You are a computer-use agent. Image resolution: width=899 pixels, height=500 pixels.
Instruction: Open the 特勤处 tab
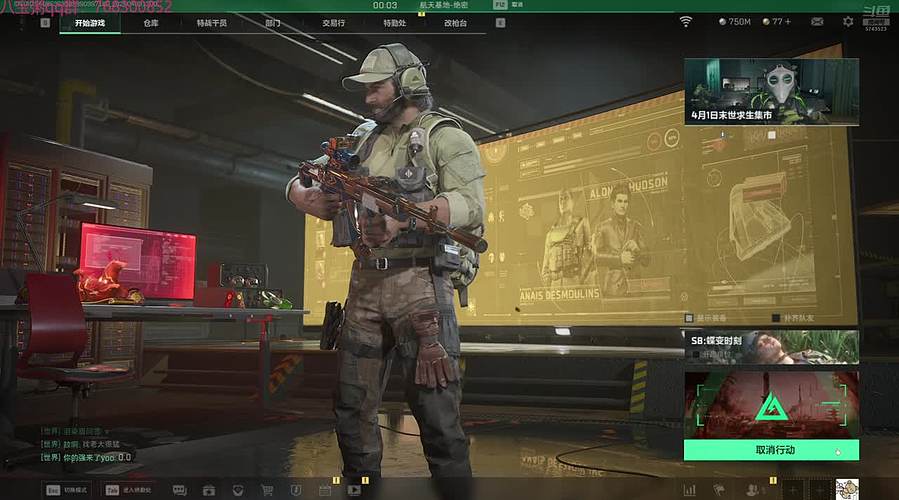[x=394, y=22]
